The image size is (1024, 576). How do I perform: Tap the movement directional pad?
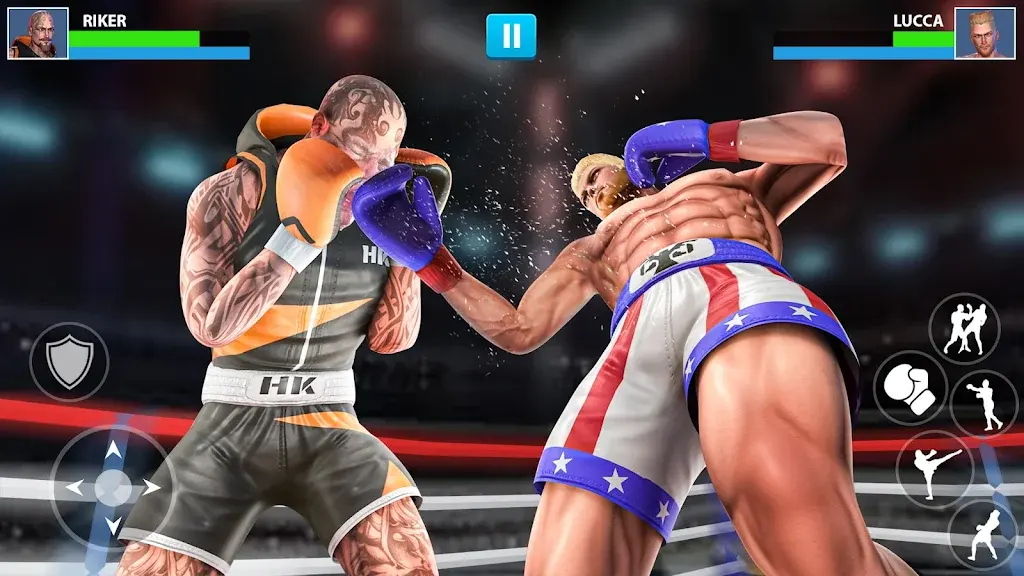coord(112,487)
